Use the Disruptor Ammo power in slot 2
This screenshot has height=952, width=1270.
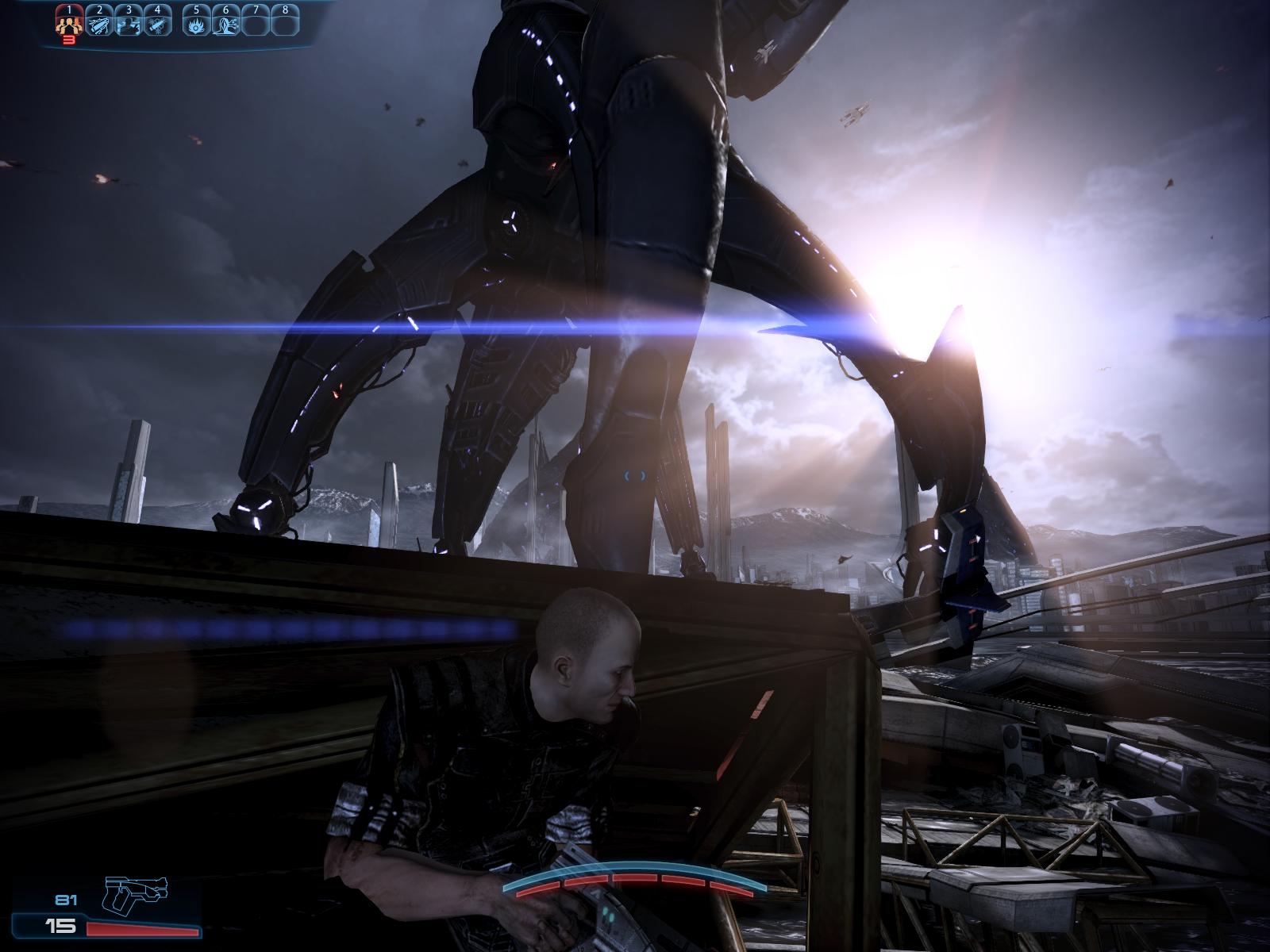click(98, 25)
